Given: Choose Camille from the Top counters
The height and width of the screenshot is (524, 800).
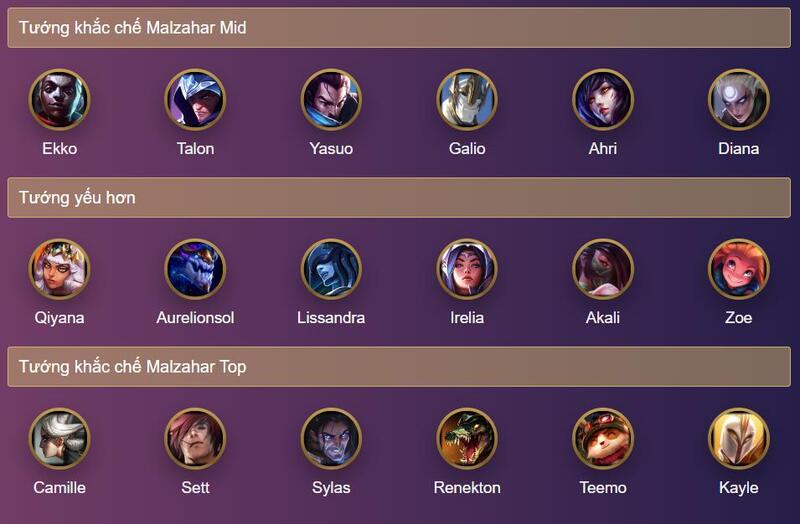Looking at the screenshot, I should click(59, 438).
